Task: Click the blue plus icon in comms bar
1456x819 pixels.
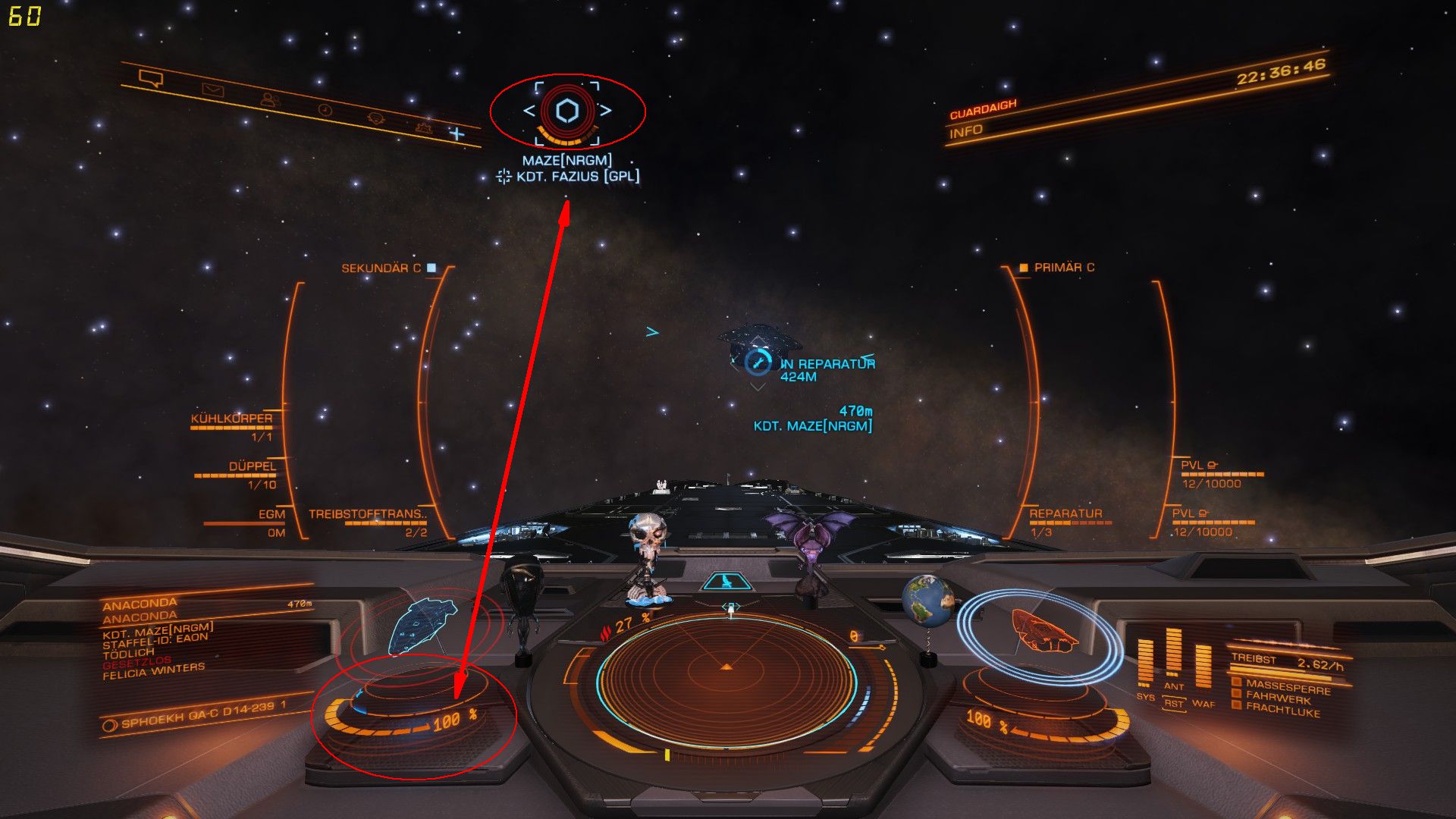Action: (457, 133)
